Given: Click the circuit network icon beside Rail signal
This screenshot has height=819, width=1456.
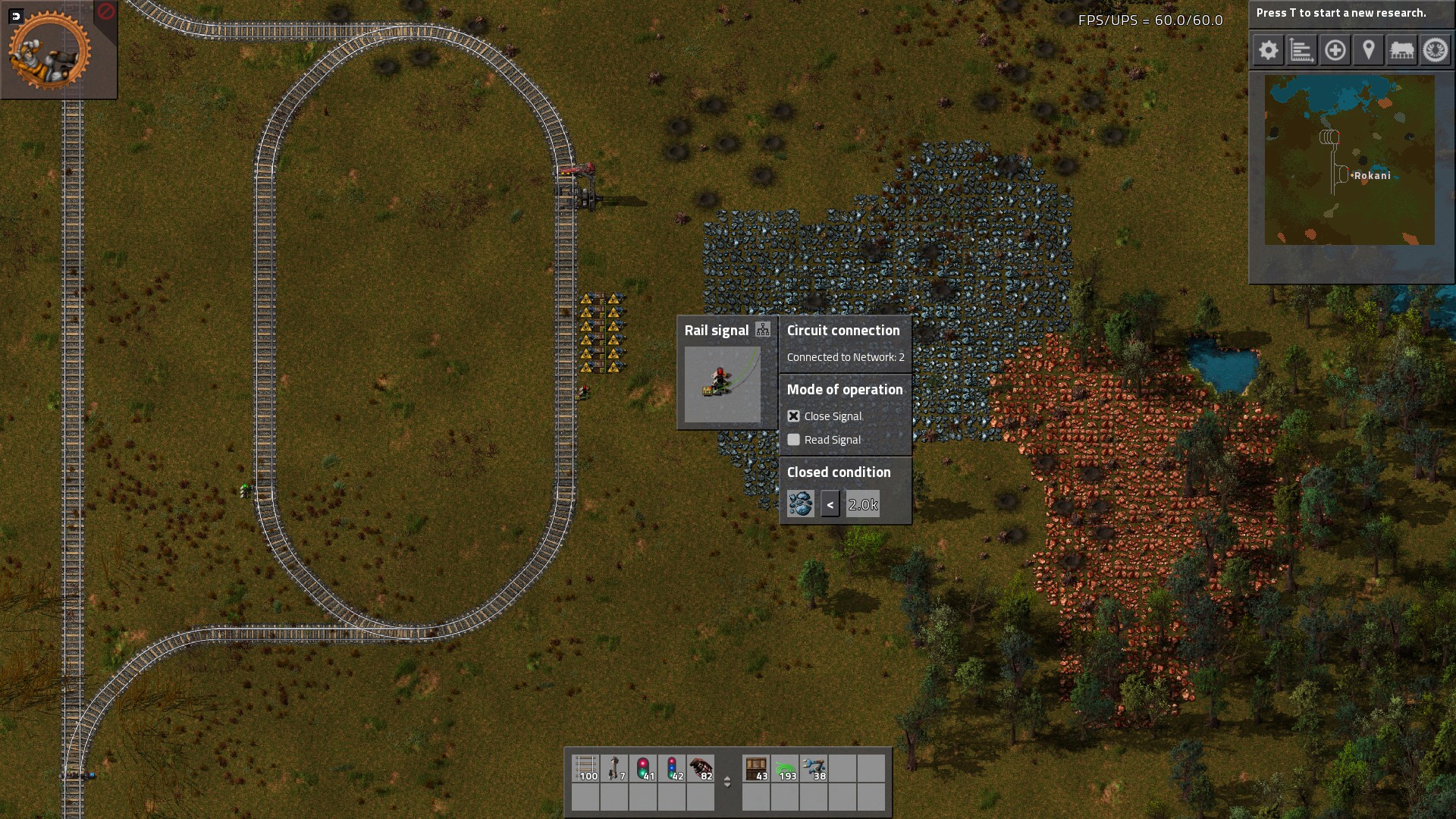Looking at the screenshot, I should [x=763, y=330].
